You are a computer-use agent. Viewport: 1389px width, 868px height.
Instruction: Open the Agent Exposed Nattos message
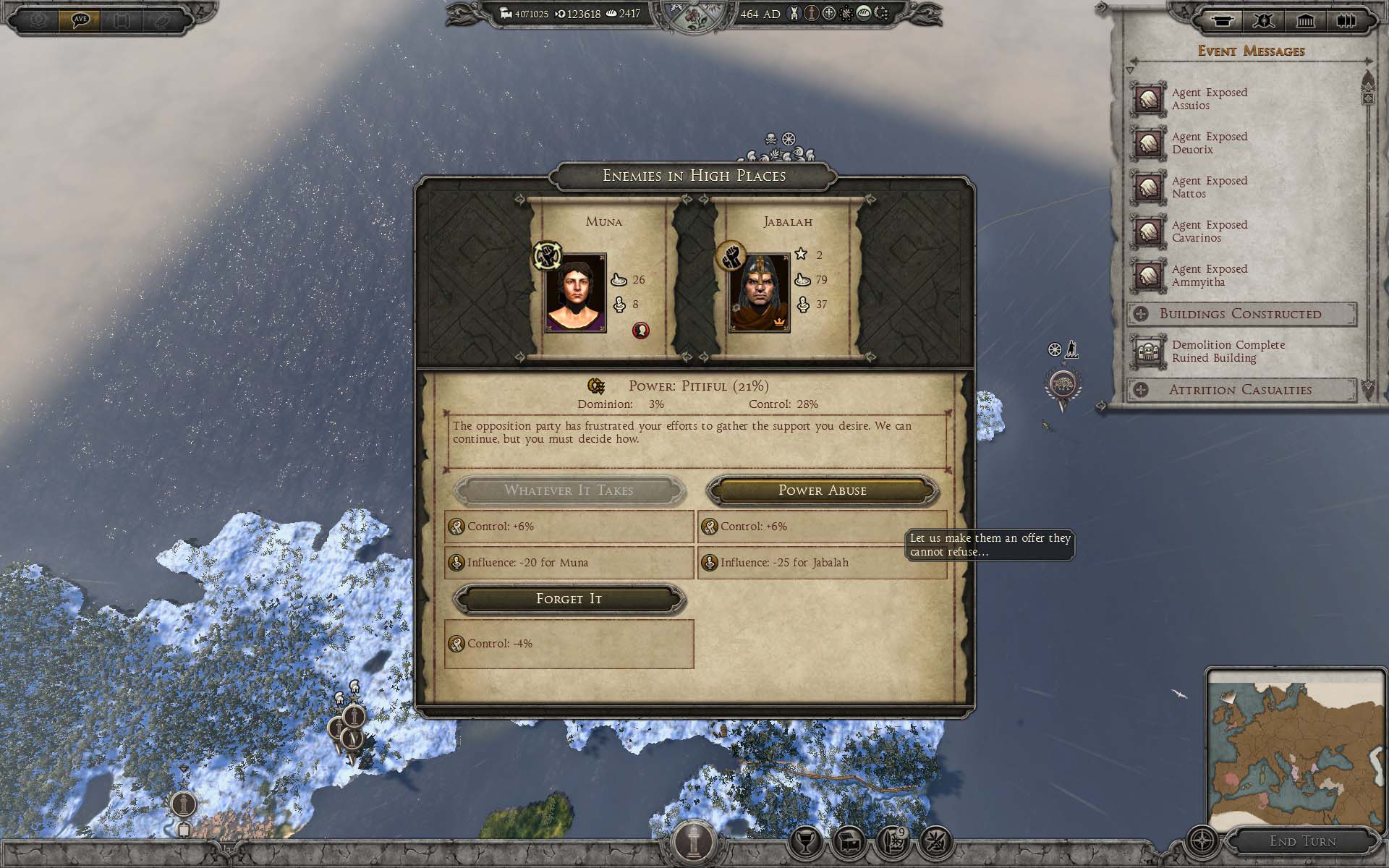tap(1208, 187)
